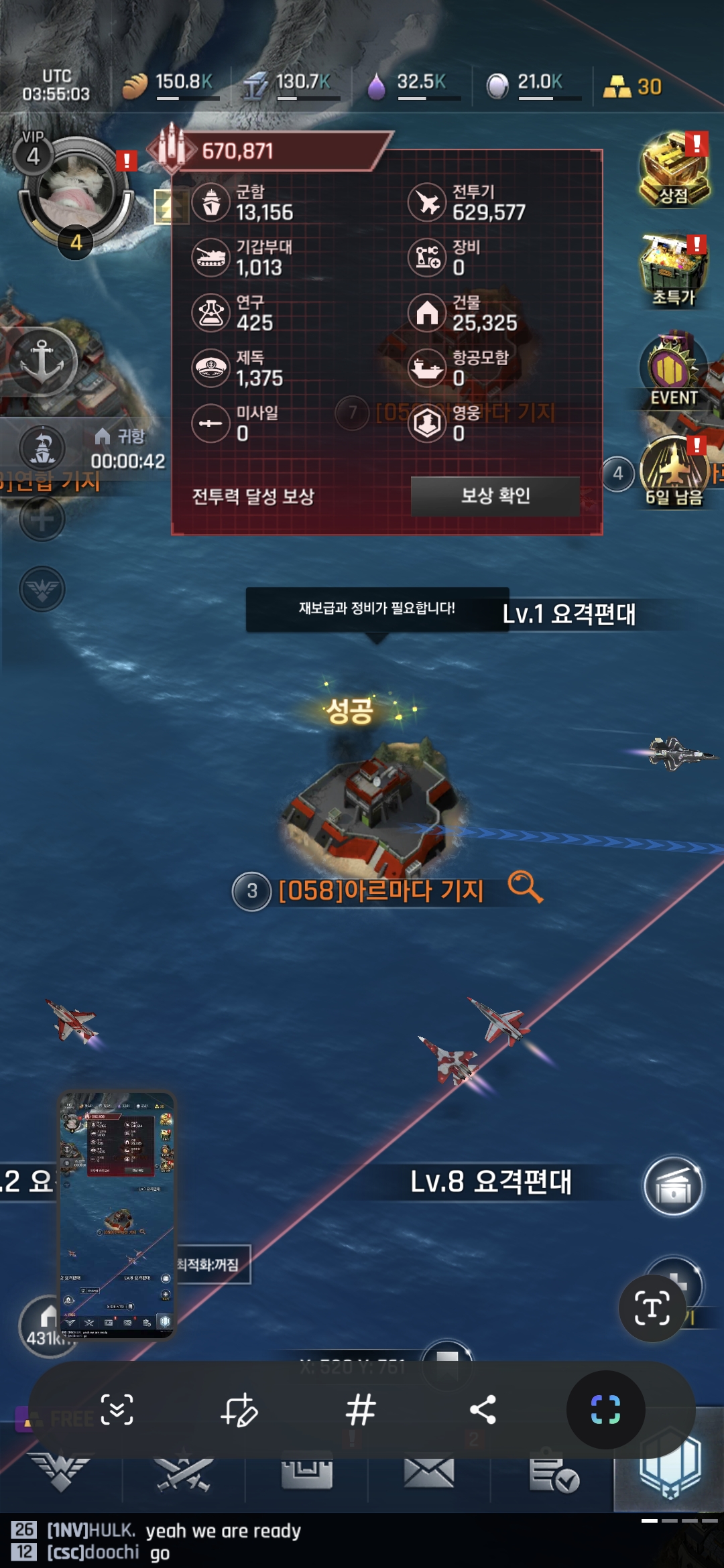
Task: Activate the text extraction T button
Action: (x=652, y=1308)
